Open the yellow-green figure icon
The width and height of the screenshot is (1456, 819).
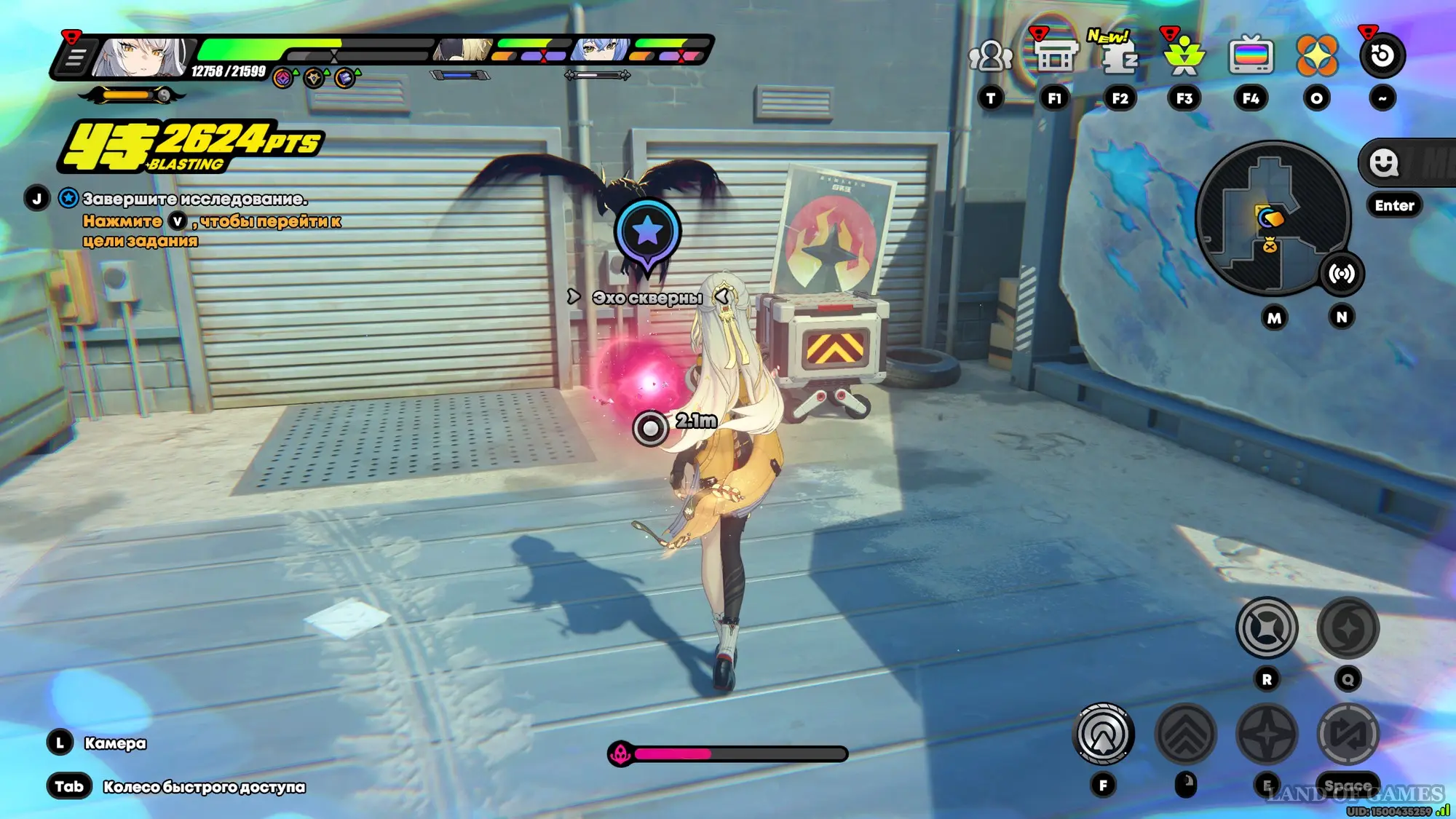point(1184,56)
